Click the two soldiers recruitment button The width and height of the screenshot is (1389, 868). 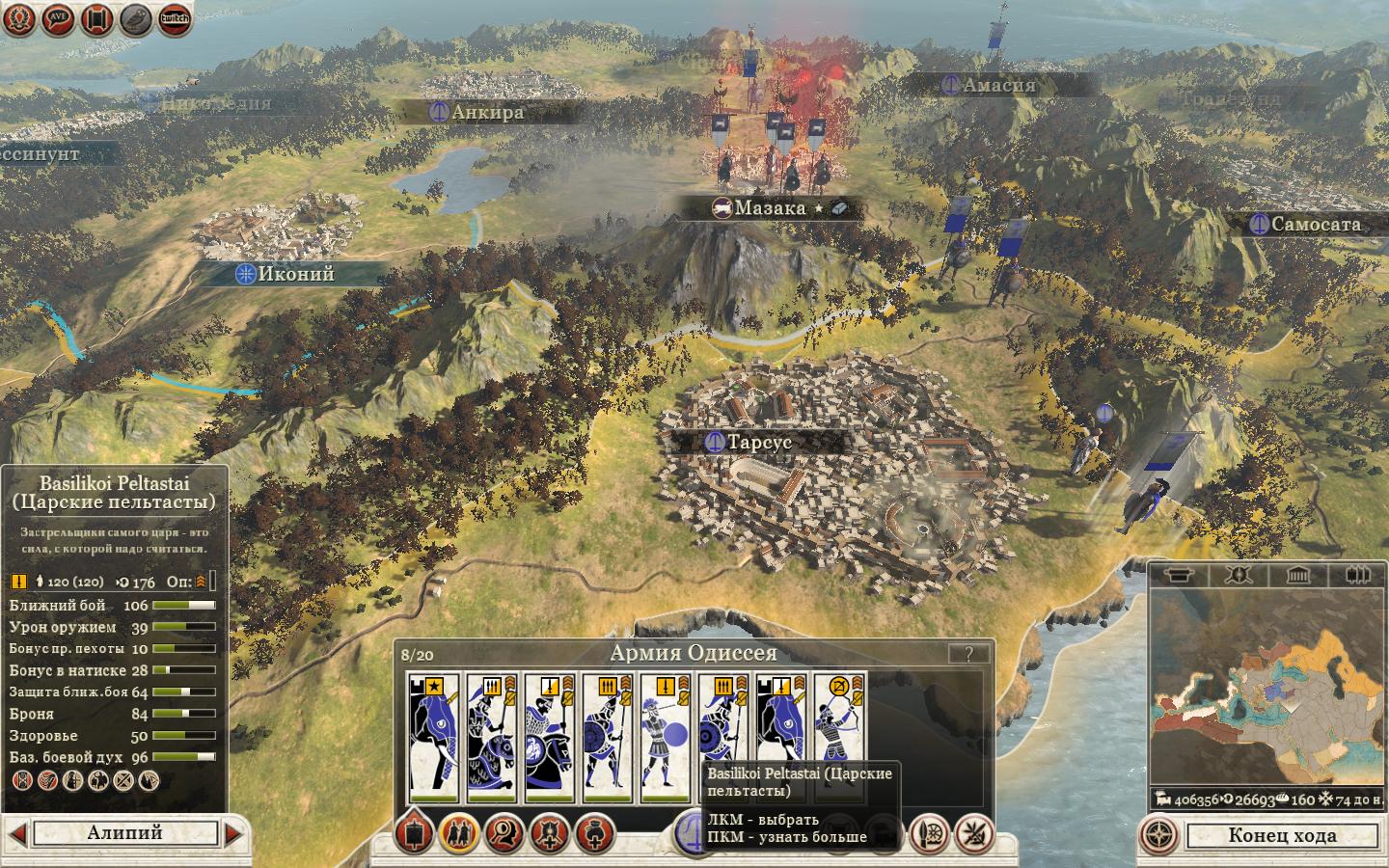(459, 833)
